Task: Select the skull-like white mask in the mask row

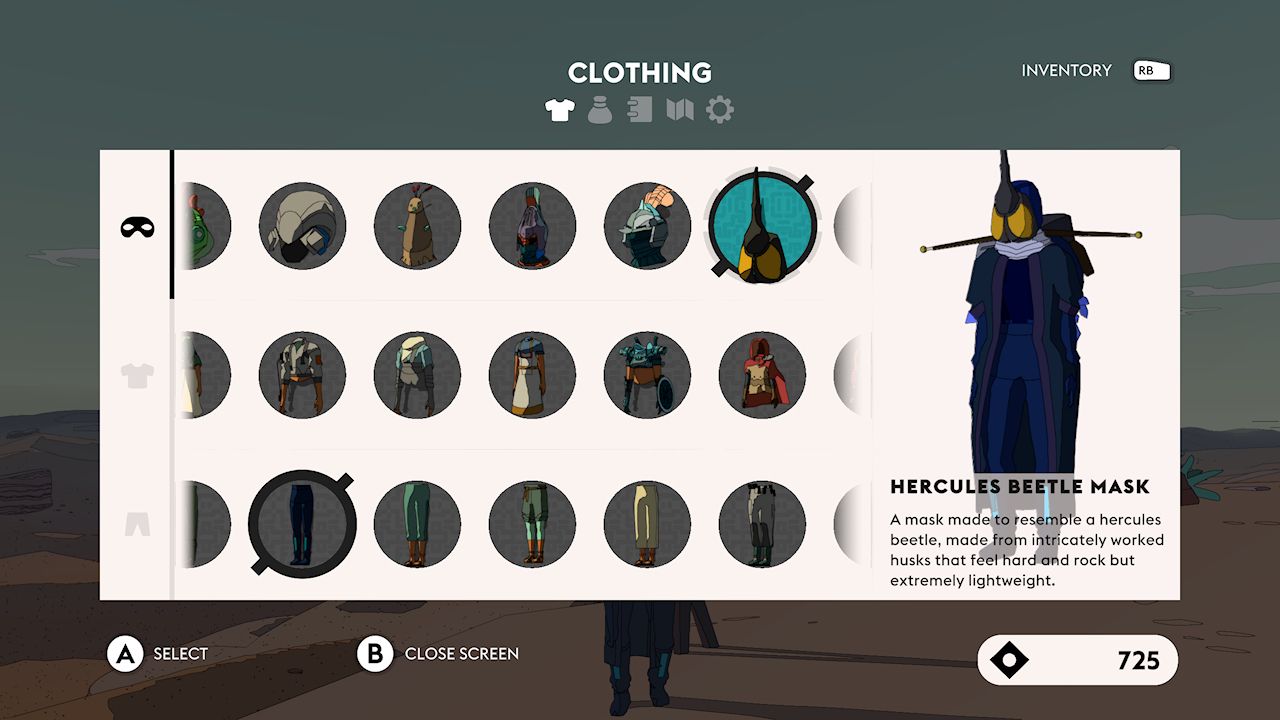Action: [x=303, y=227]
